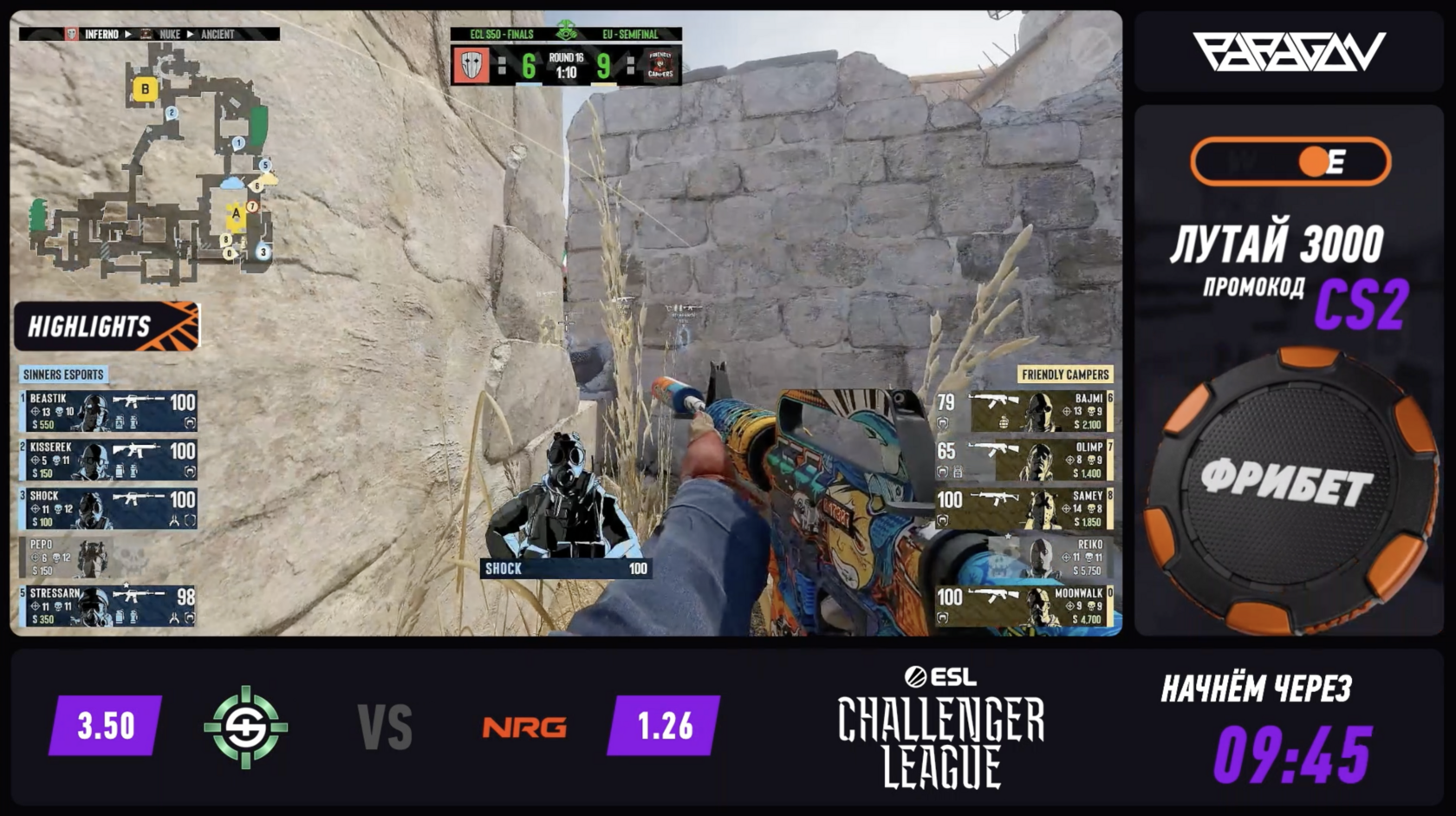Click the Friendly Campers team header
The image size is (1456, 816).
coord(1064,375)
